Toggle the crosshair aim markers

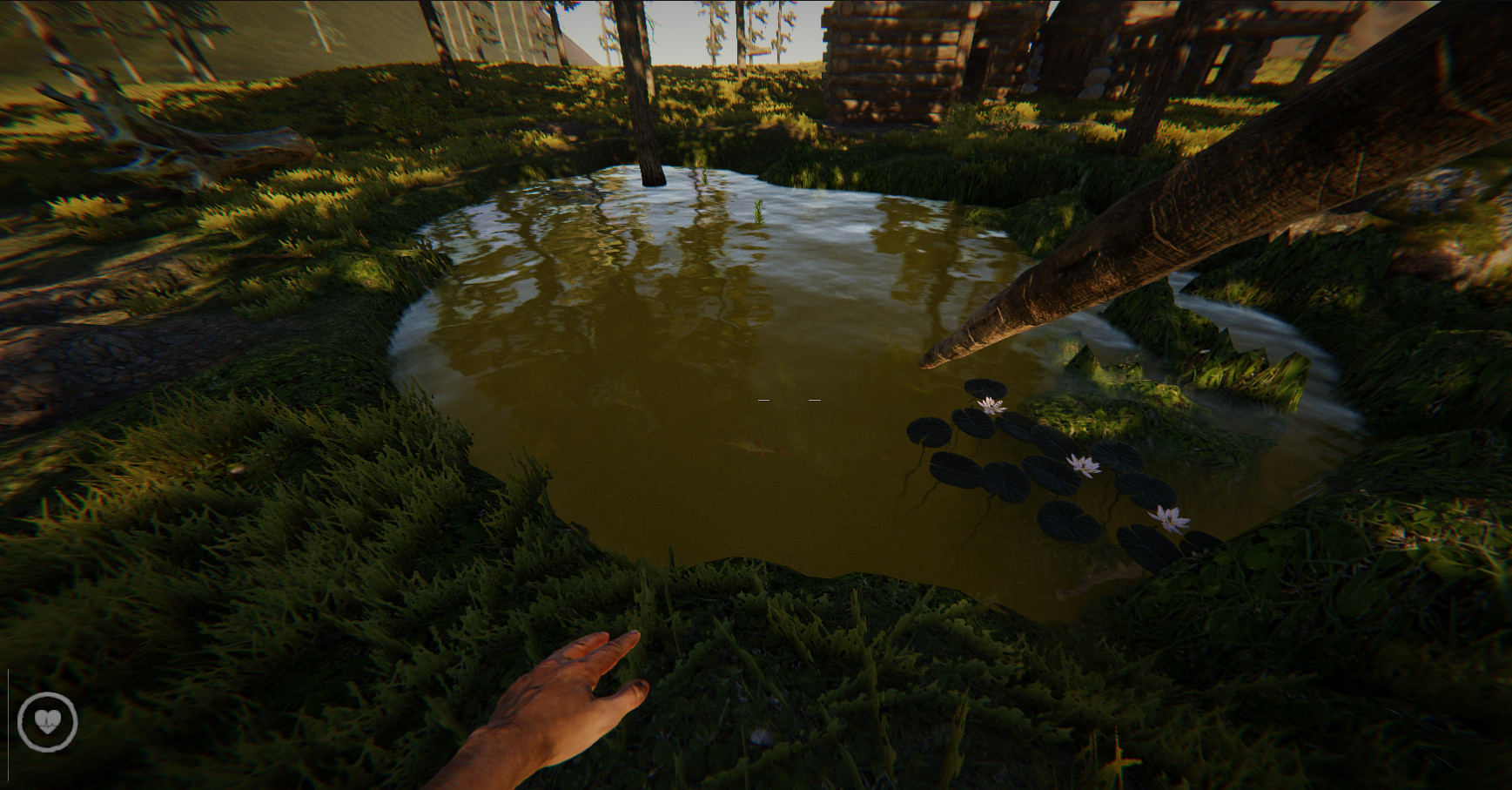788,399
